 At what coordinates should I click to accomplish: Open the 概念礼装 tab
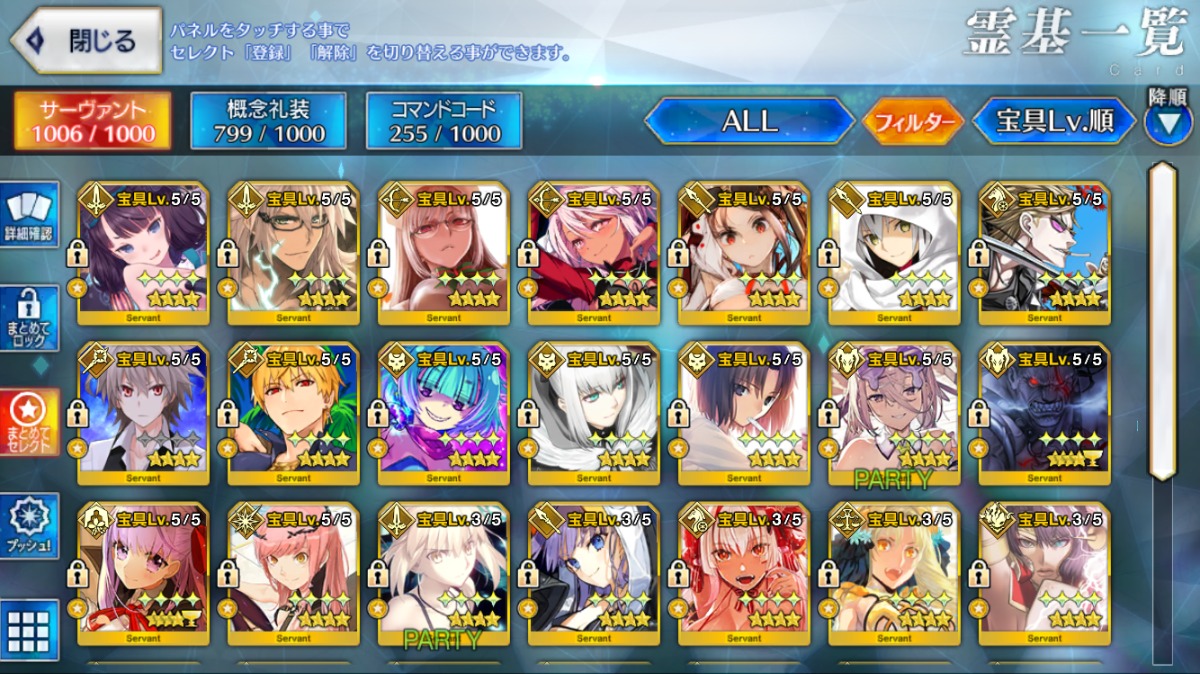coord(268,122)
